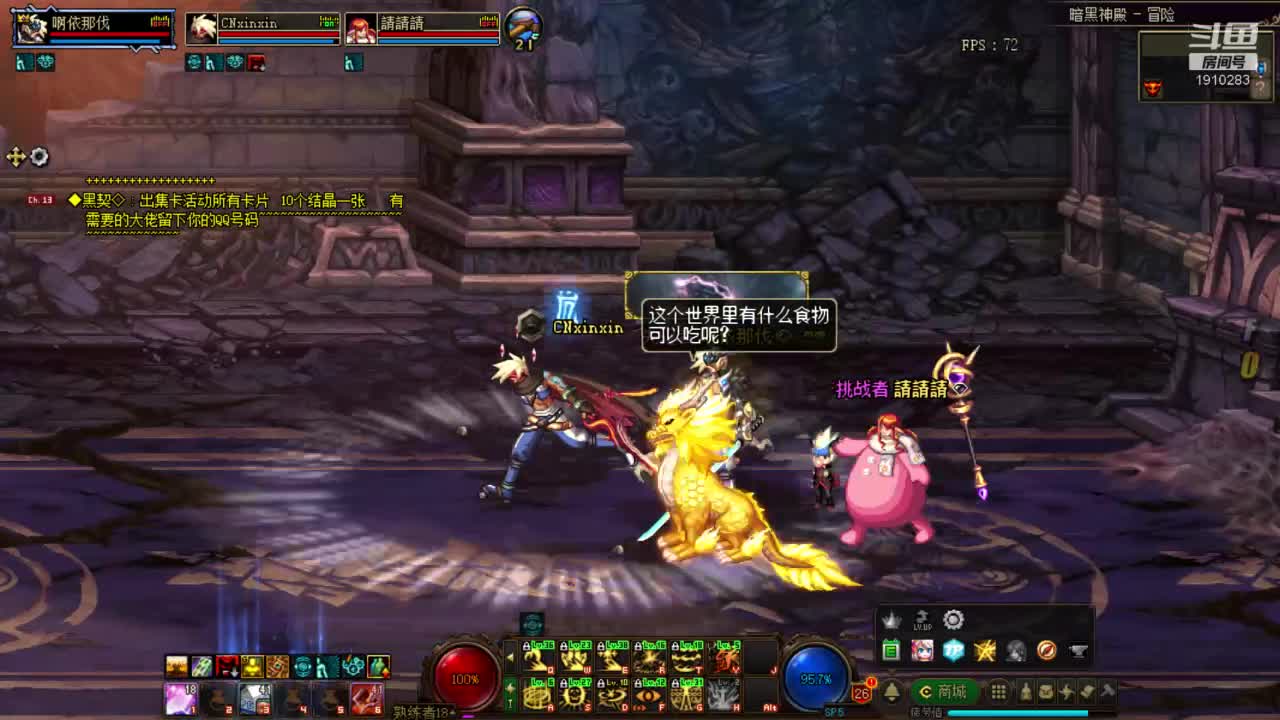Open the green calendar event icon

(x=891, y=651)
